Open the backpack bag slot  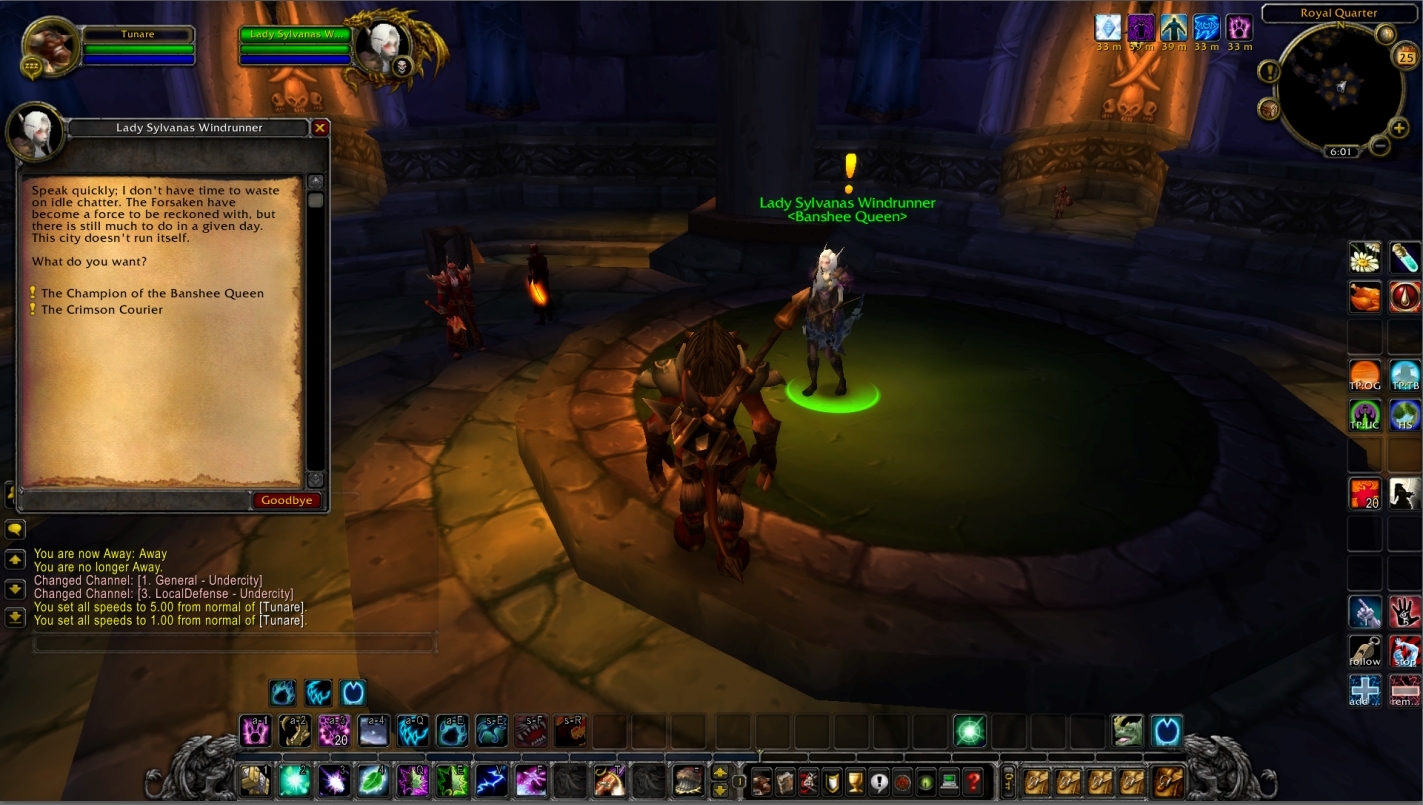point(1167,782)
